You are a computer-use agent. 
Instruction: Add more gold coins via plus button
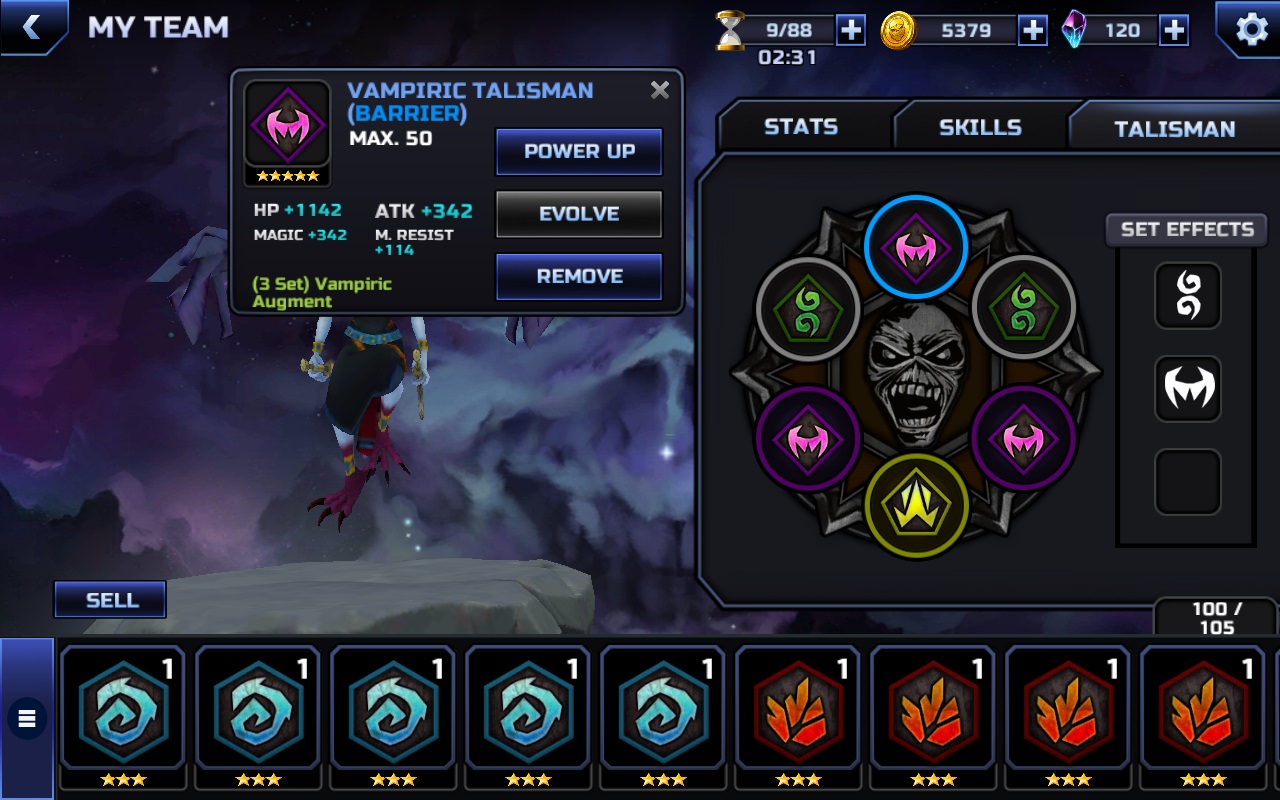click(1033, 30)
